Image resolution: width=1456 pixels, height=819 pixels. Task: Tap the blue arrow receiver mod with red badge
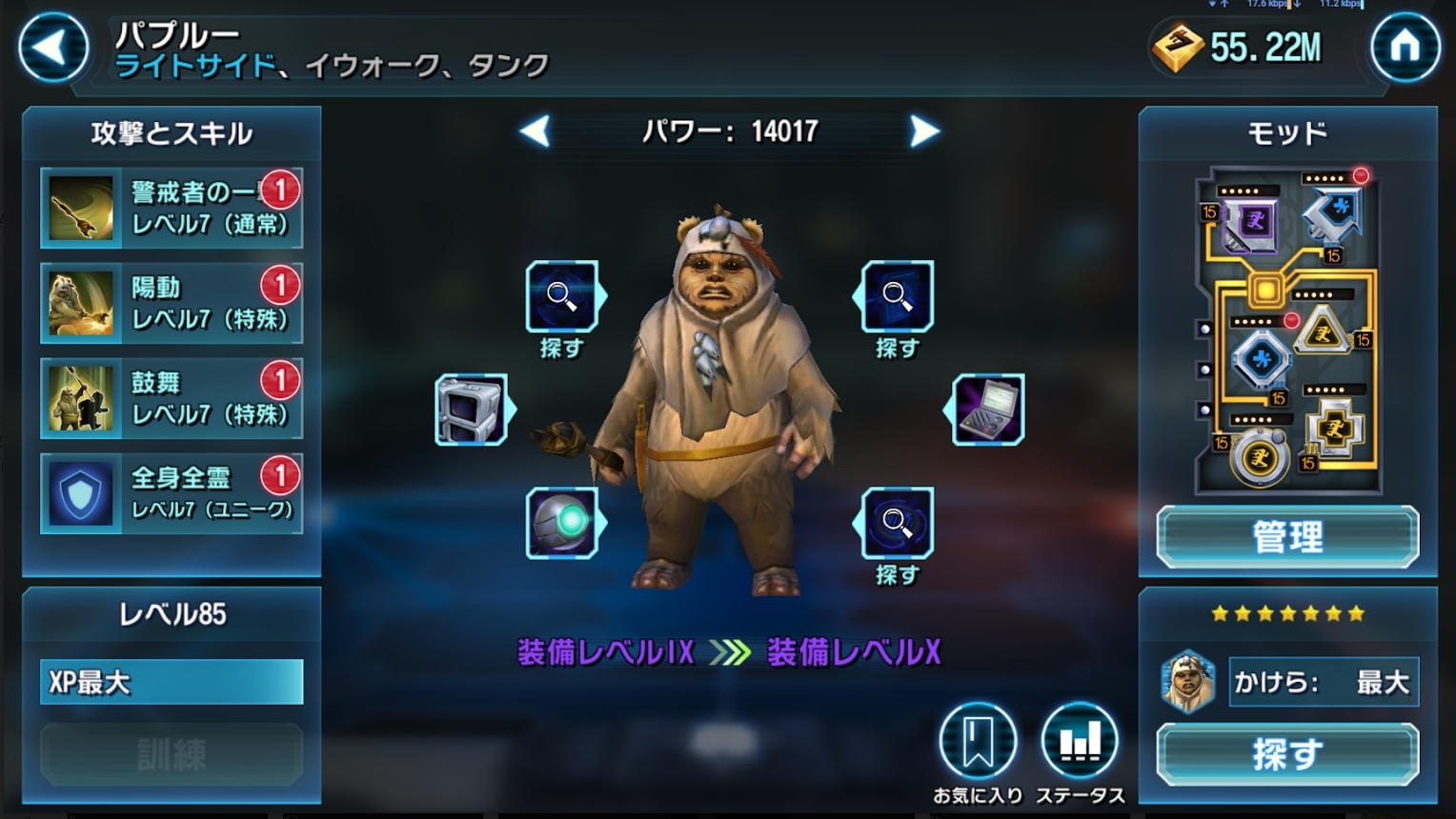(1332, 211)
